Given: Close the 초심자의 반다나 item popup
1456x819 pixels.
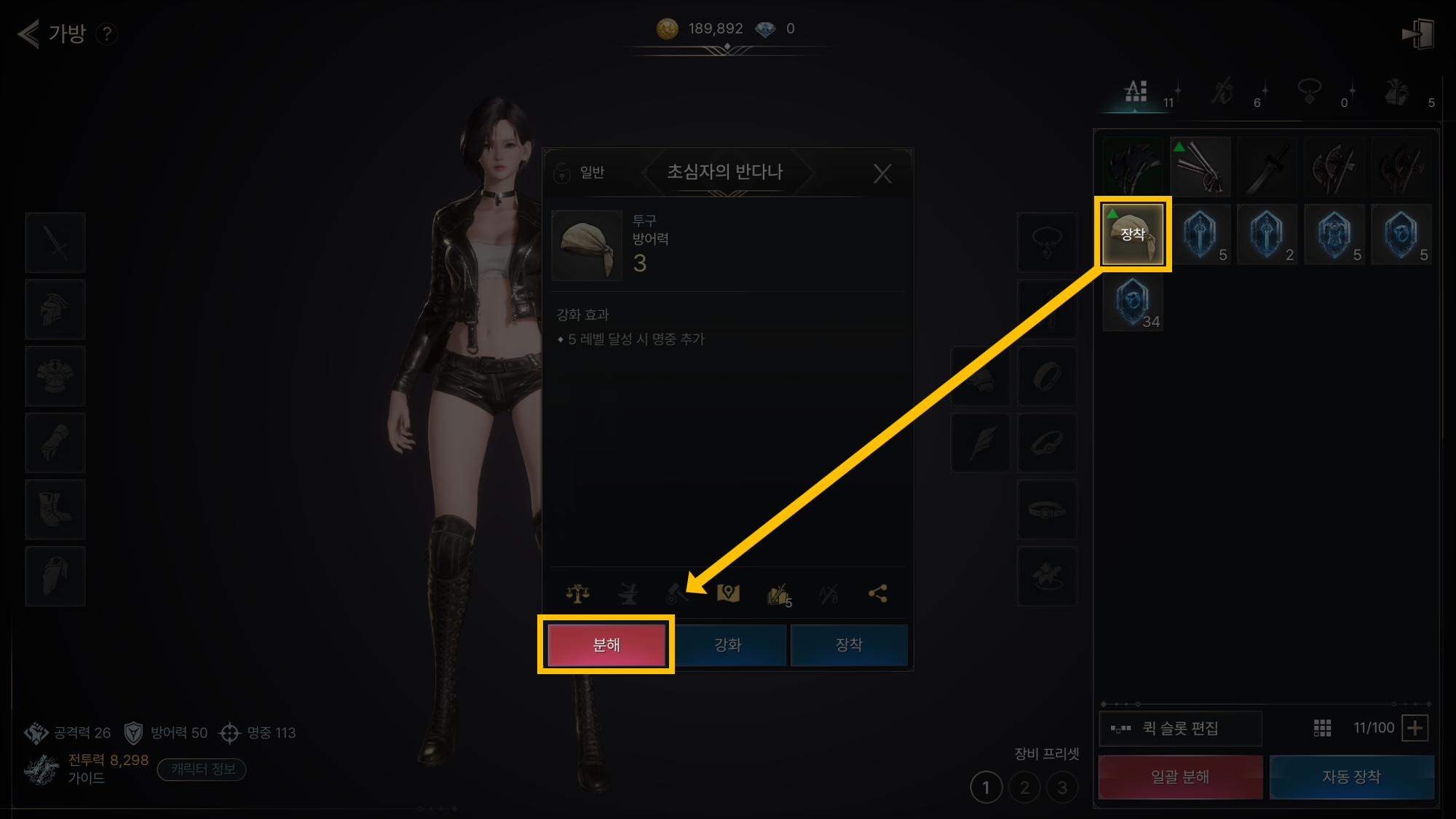Looking at the screenshot, I should (882, 173).
